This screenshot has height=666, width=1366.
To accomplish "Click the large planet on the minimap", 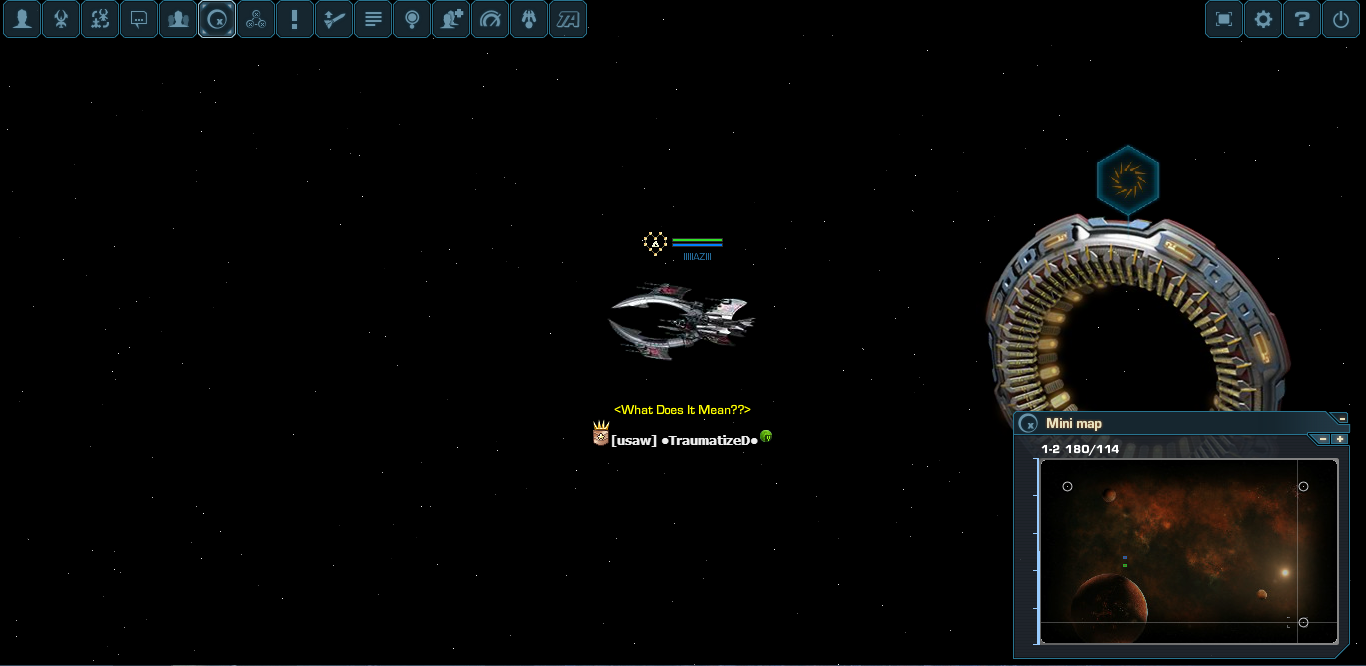I will 1108,606.
